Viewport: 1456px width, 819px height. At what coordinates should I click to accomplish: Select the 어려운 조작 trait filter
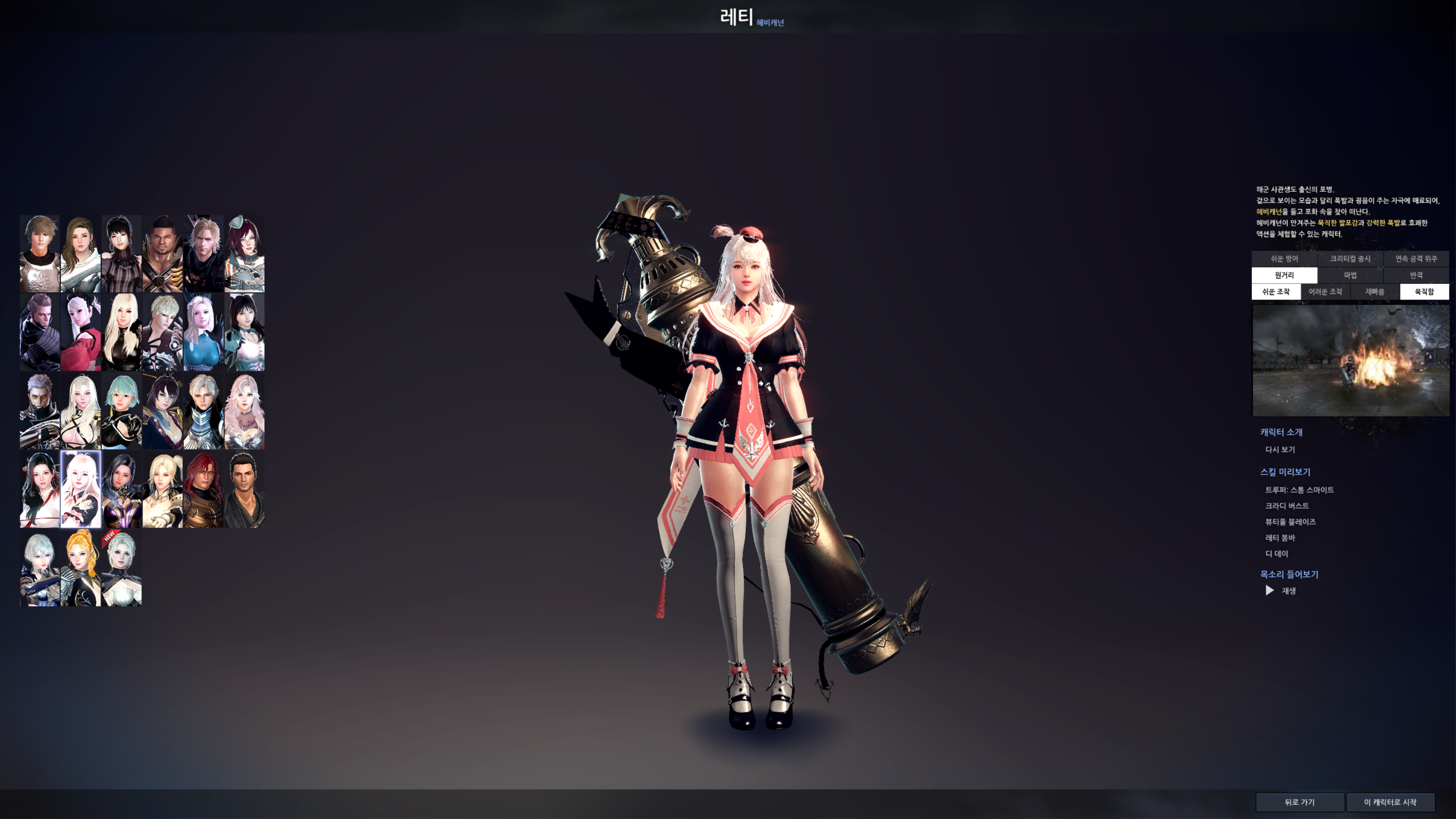coord(1325,292)
